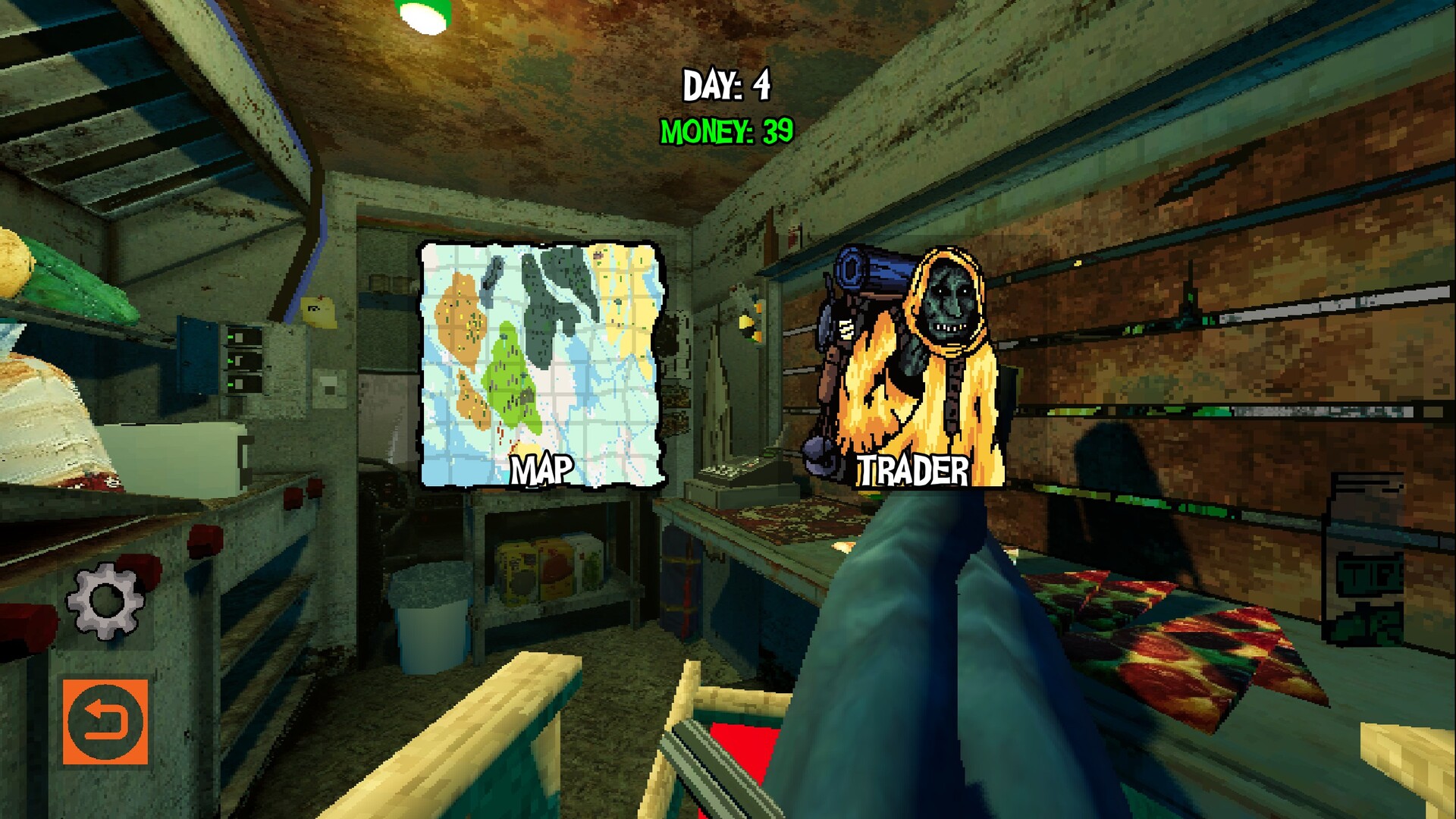
Task: Click the green ceiling lamp
Action: [422, 15]
